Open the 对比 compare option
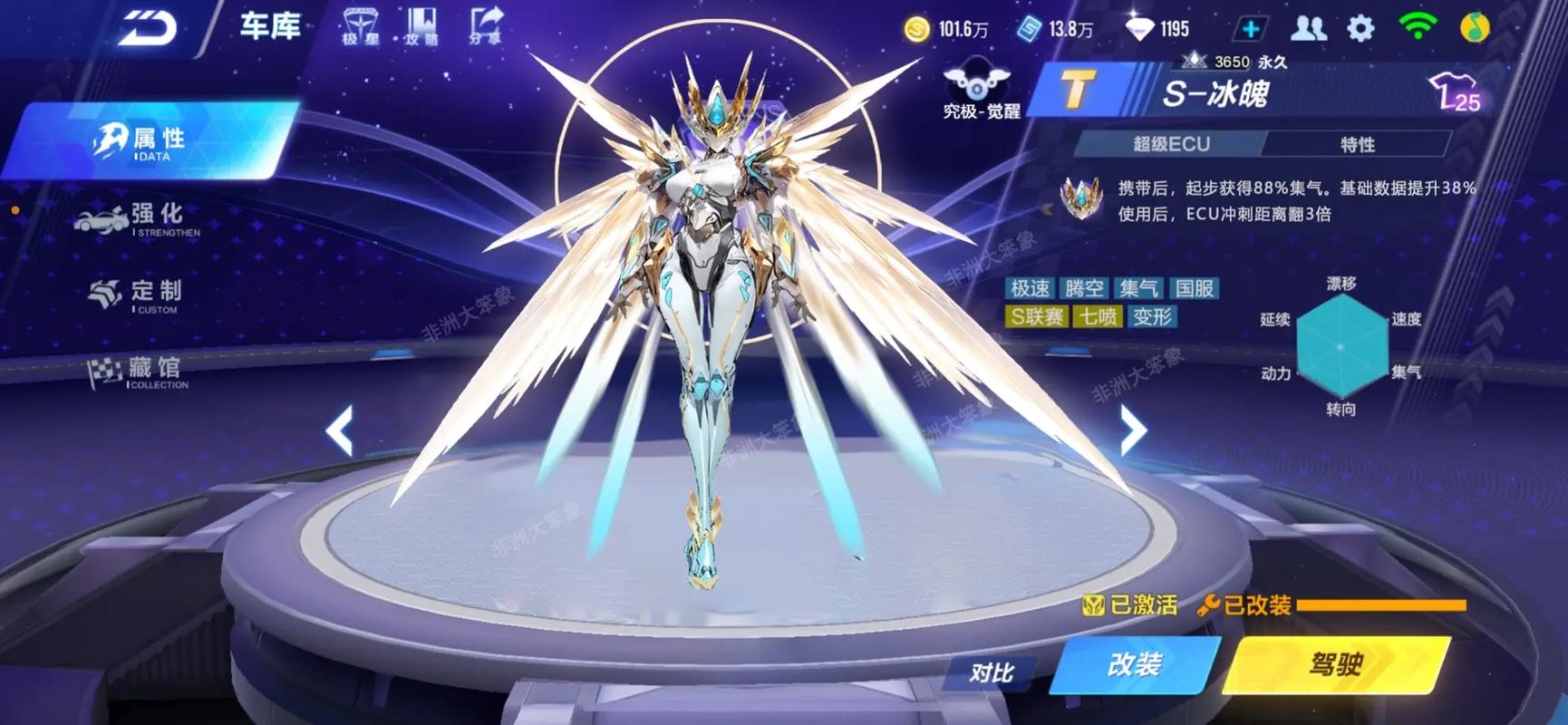 [x=991, y=672]
